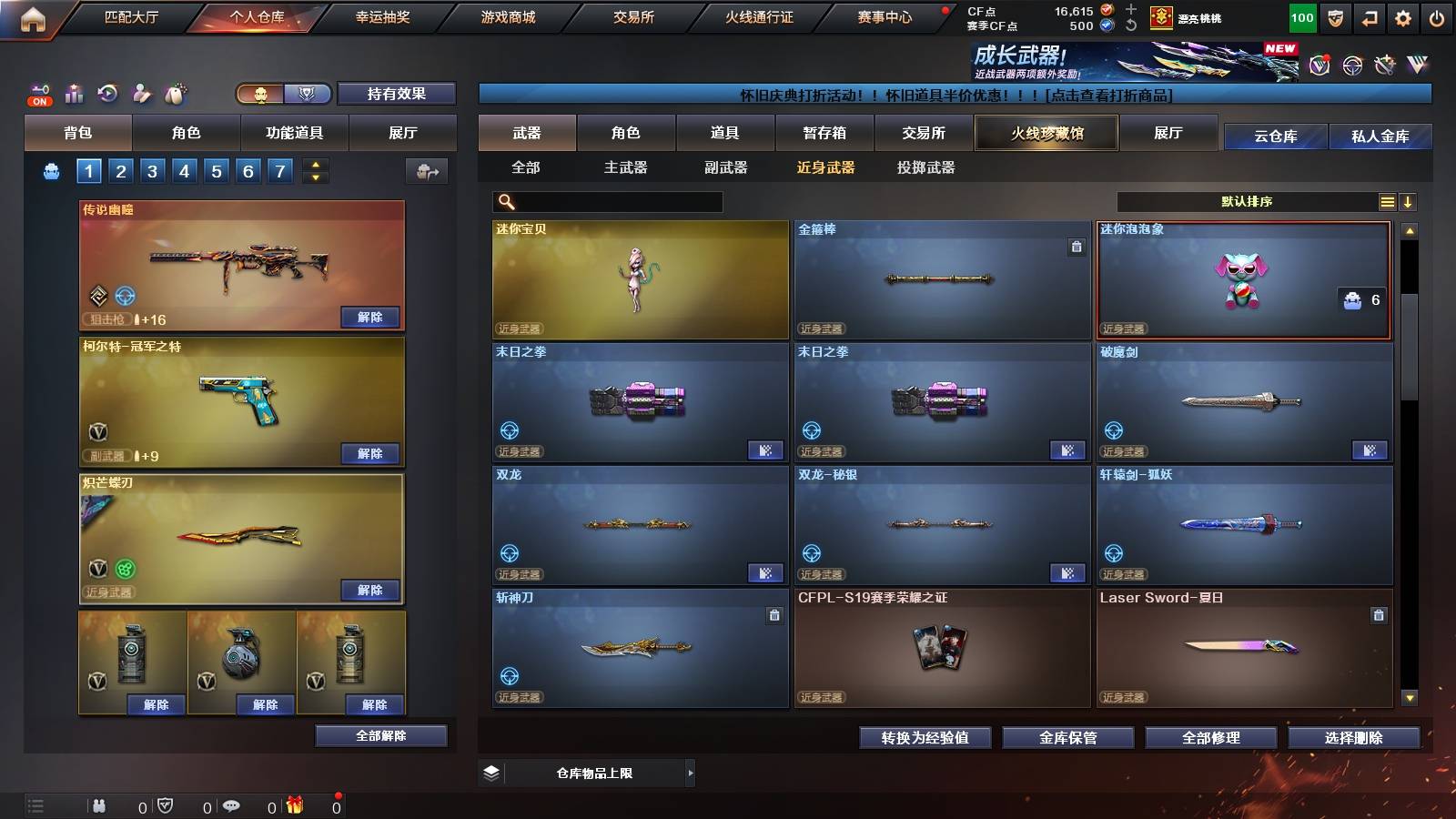1456x819 pixels.
Task: Open the CF security shield icon
Action: 1336,18
